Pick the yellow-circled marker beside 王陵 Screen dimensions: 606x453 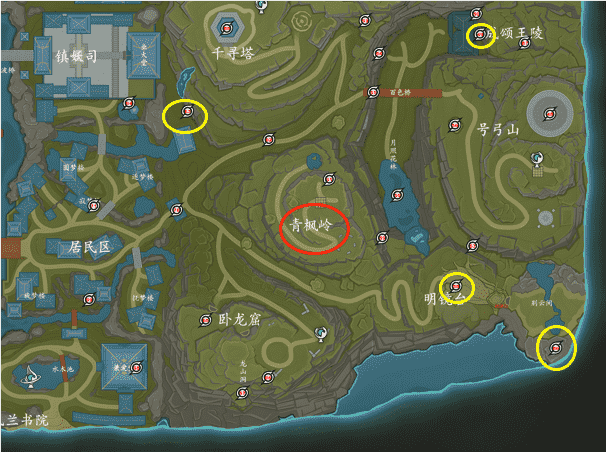481,36
